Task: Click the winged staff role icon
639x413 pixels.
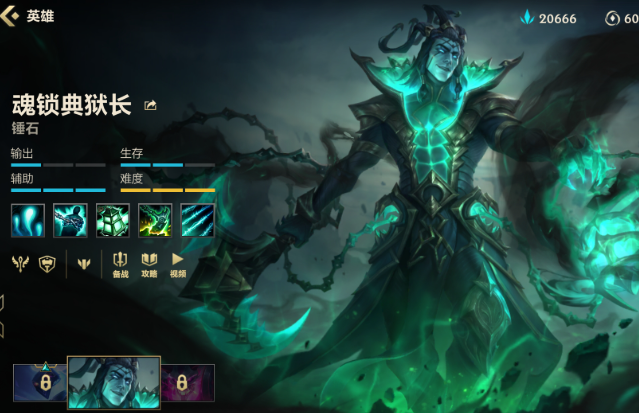Action: coord(20,264)
